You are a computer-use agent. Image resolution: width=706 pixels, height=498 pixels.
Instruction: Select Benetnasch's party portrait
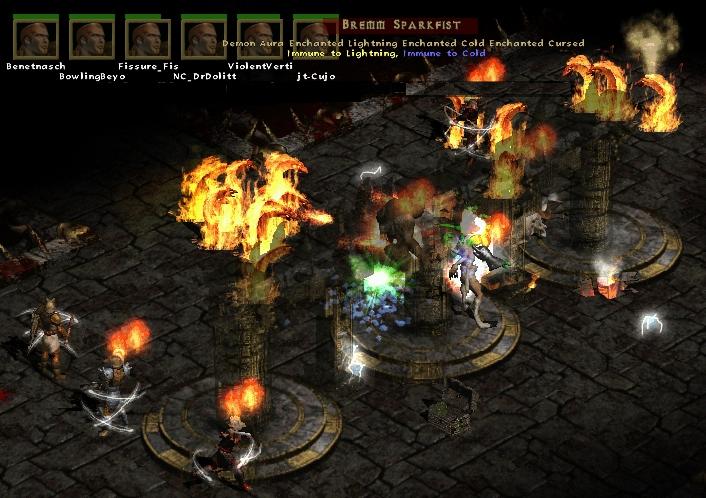coord(35,38)
